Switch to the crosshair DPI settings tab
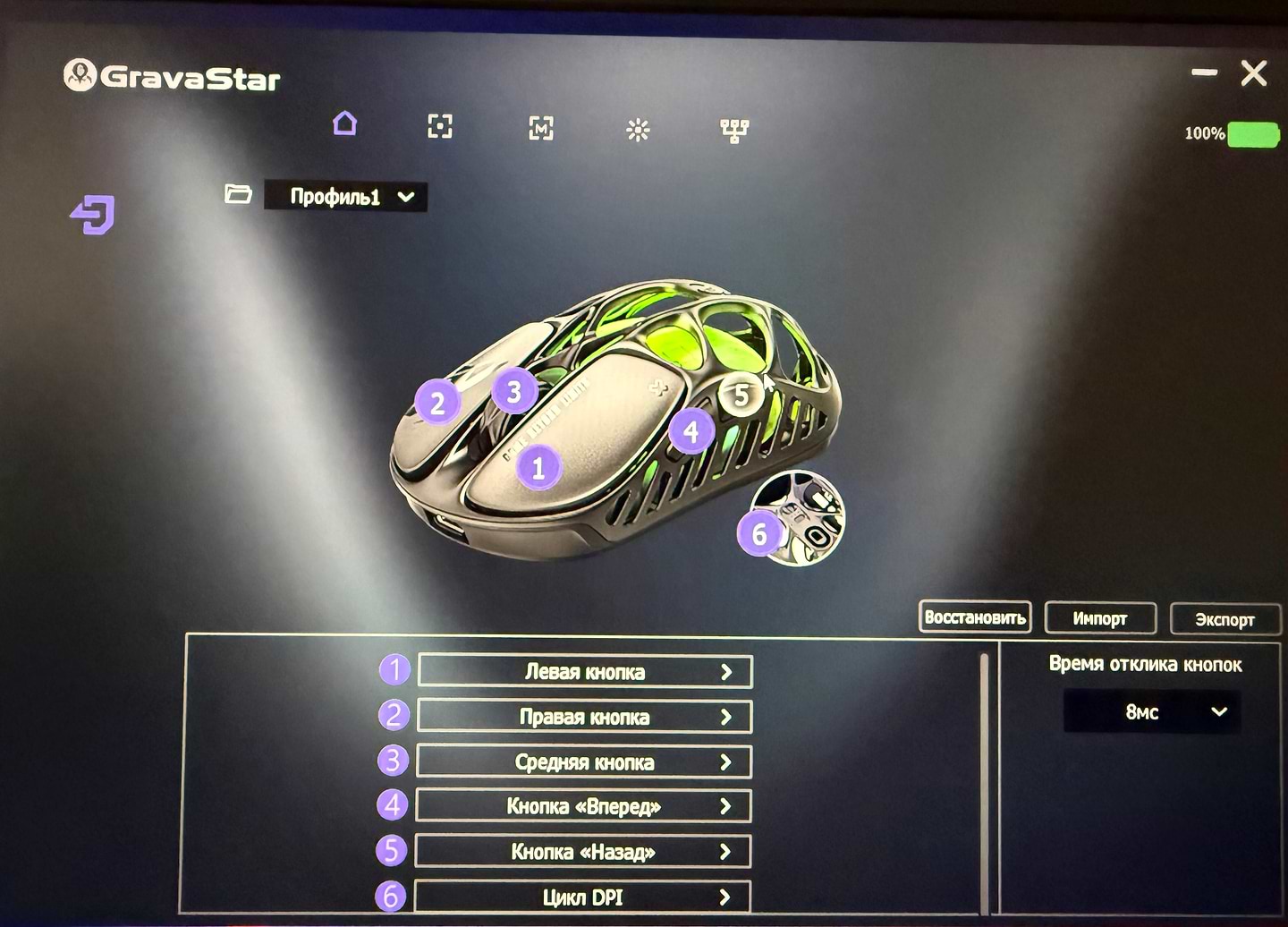Viewport: 1288px width, 927px height. point(440,126)
